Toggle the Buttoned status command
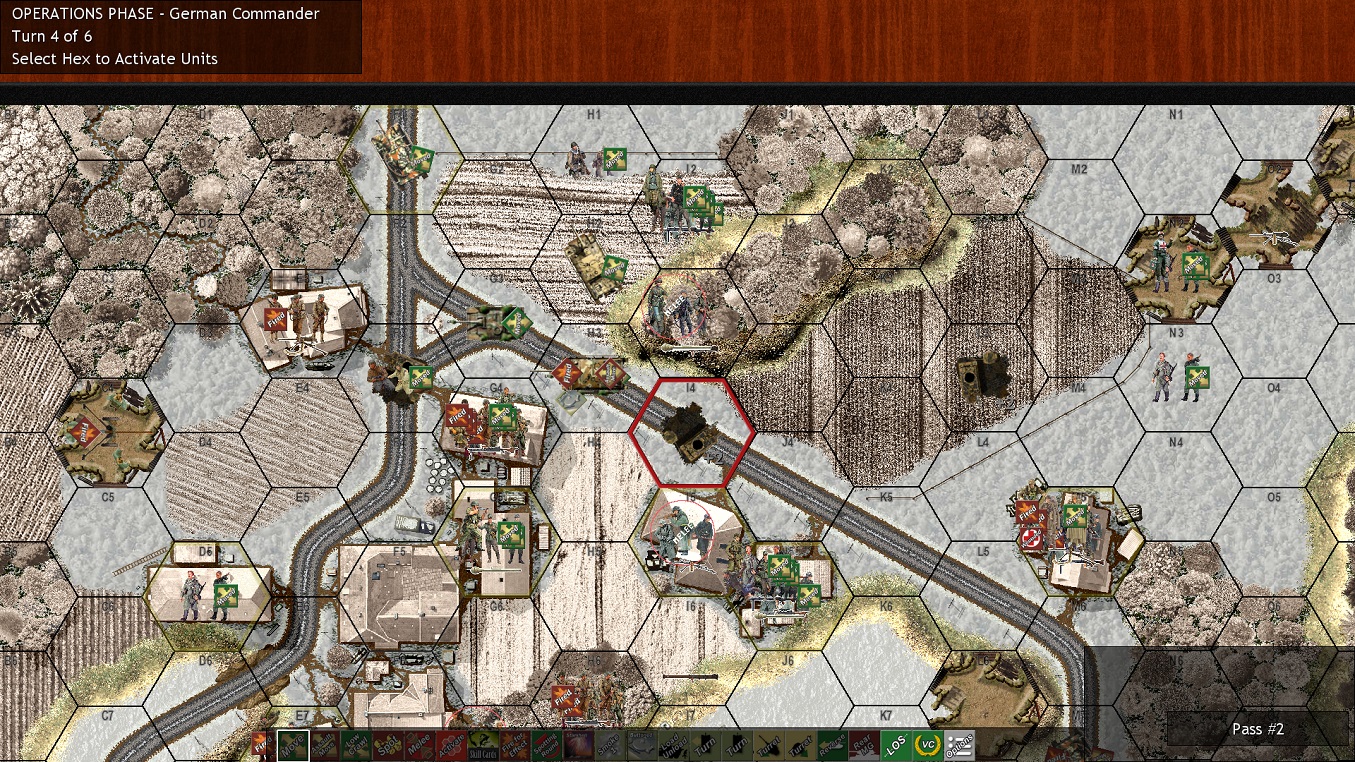 pos(641,745)
